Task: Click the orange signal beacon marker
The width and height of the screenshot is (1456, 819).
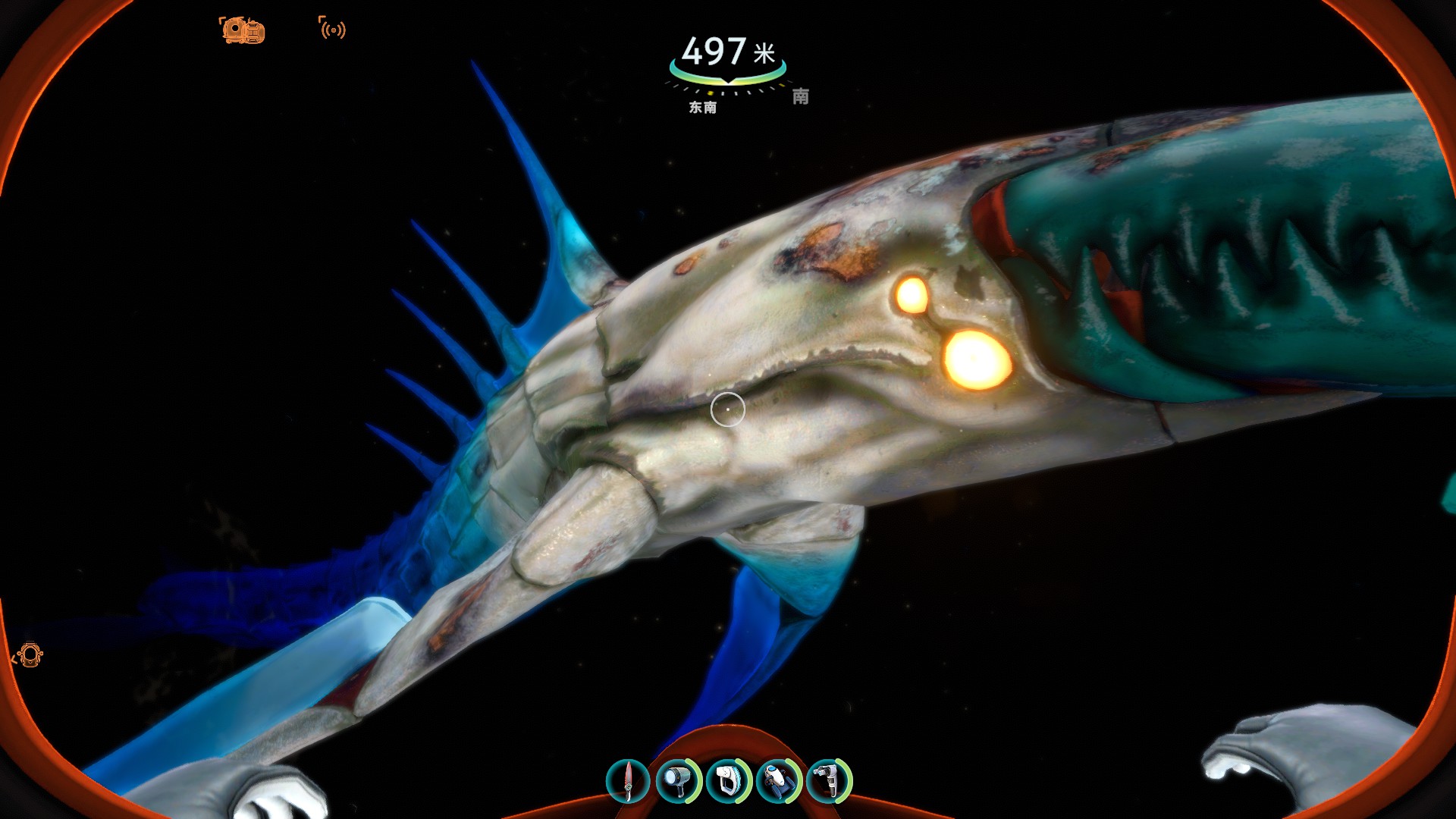Action: (x=332, y=29)
